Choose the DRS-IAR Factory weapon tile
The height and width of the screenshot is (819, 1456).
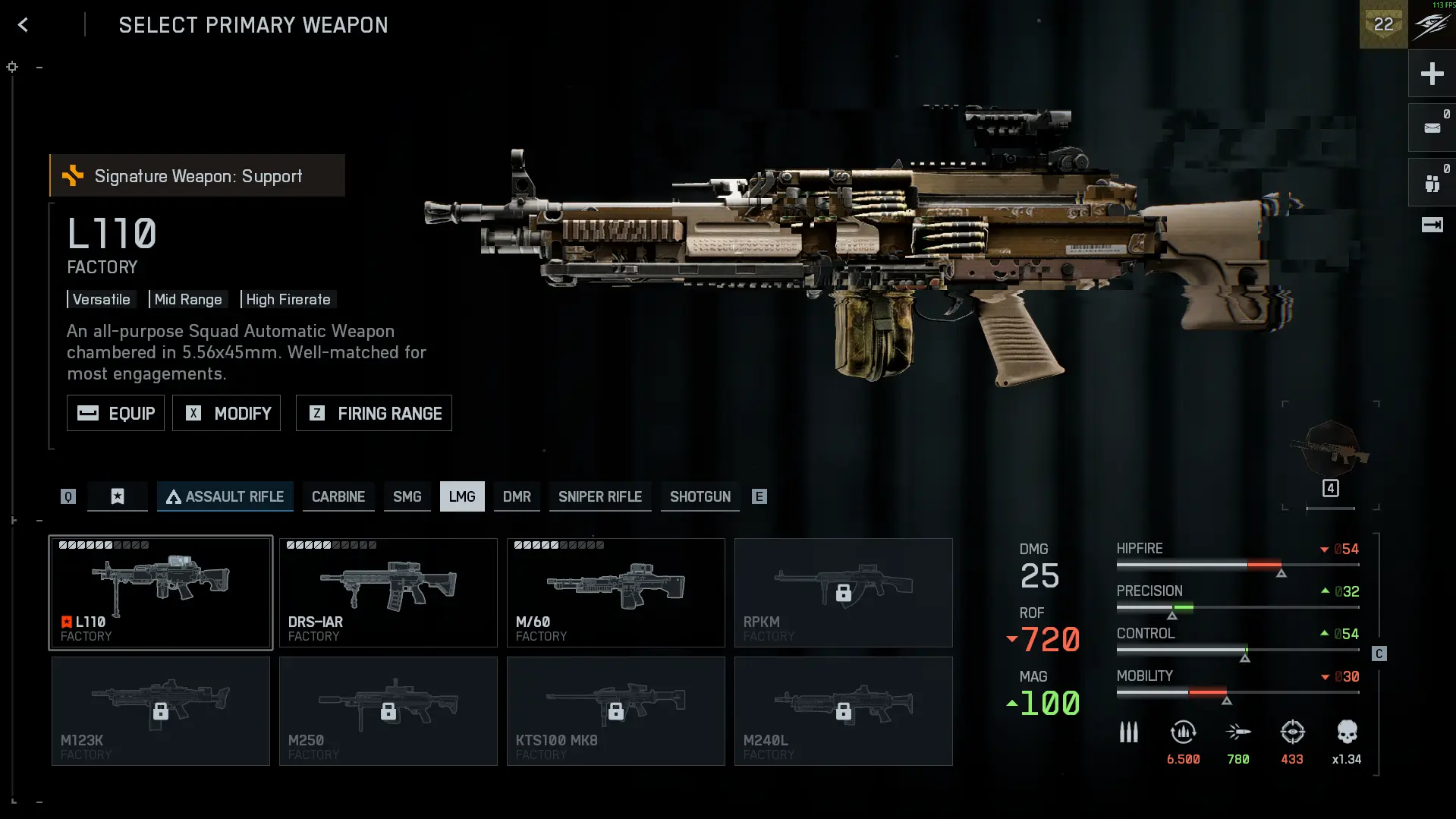click(x=388, y=593)
